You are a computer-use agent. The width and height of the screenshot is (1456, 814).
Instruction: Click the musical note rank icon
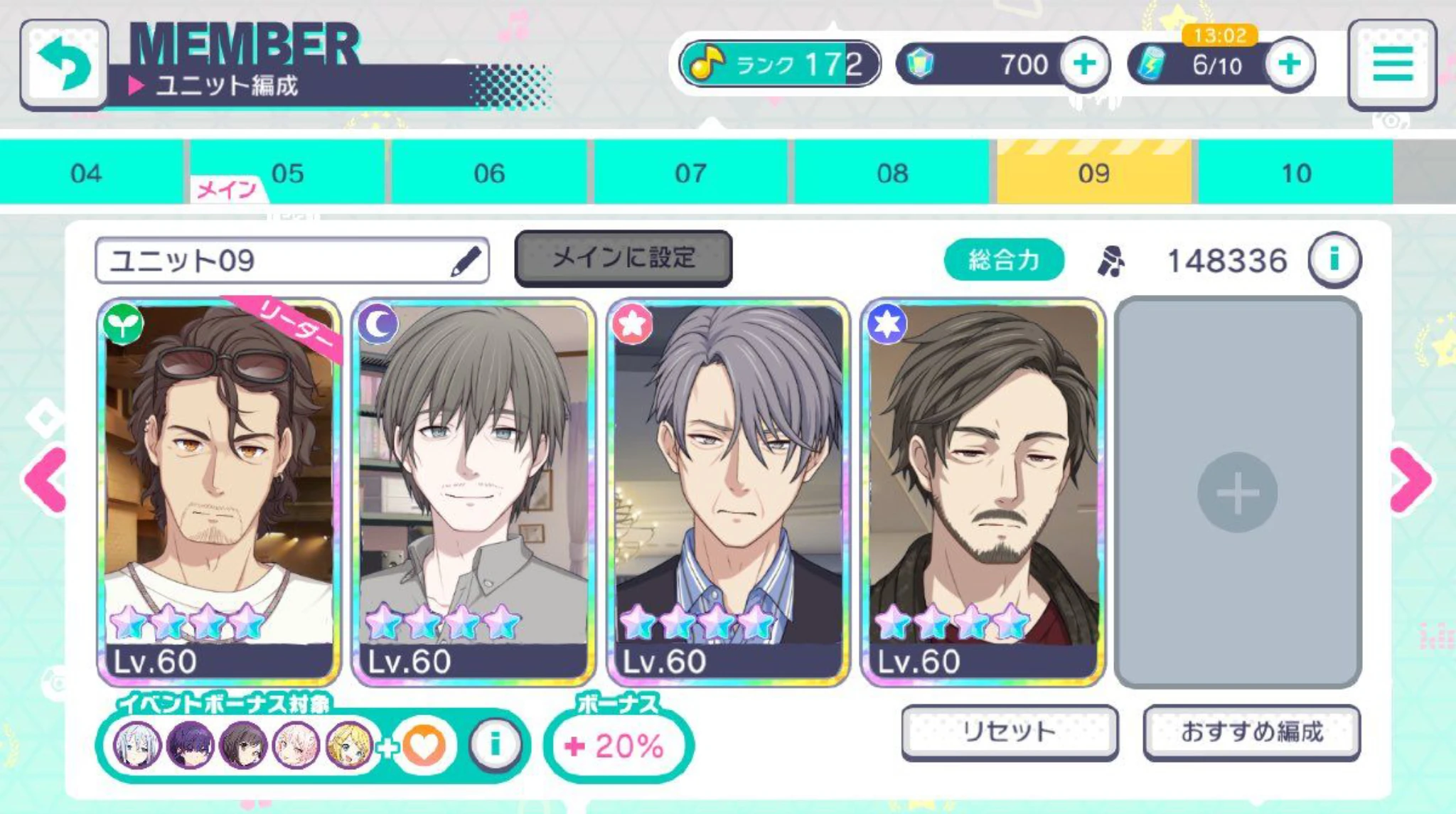coord(707,63)
